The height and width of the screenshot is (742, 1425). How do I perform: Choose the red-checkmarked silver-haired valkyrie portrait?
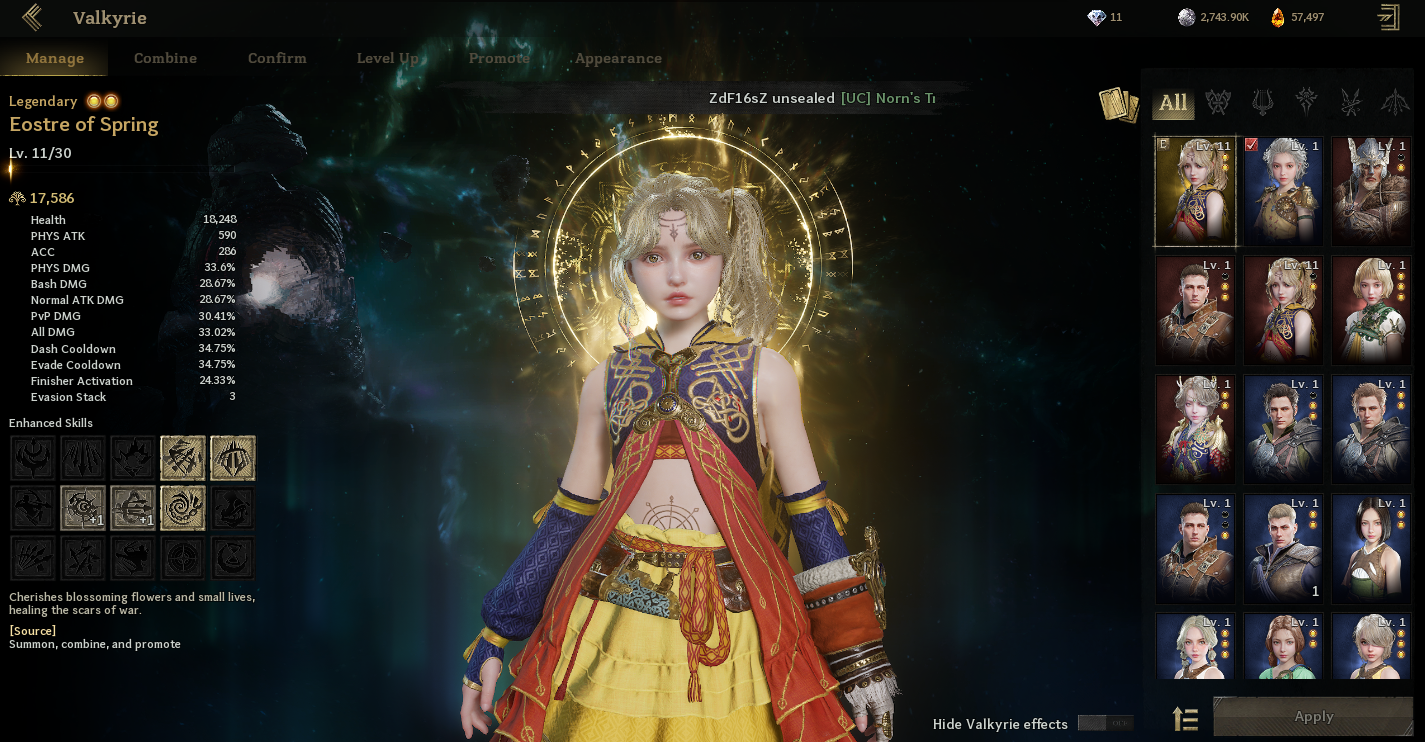point(1283,191)
